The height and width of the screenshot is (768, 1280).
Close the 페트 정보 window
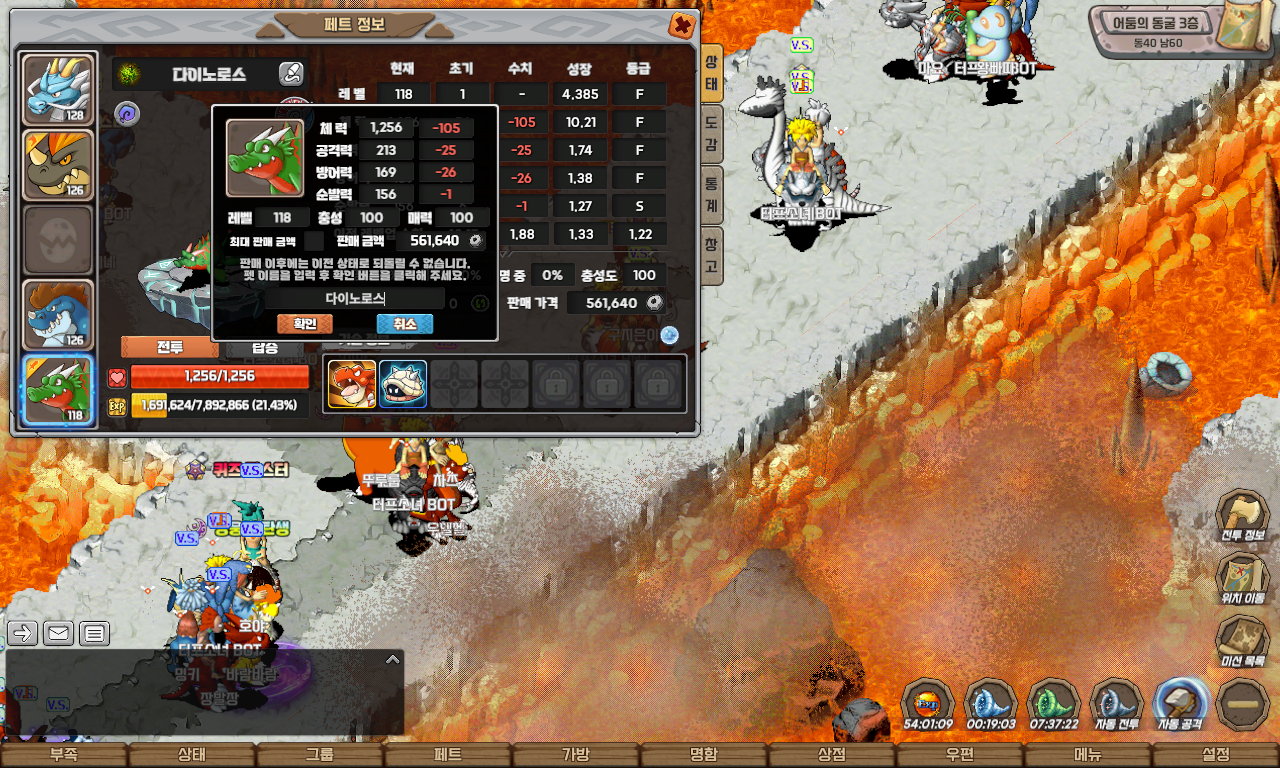(683, 25)
